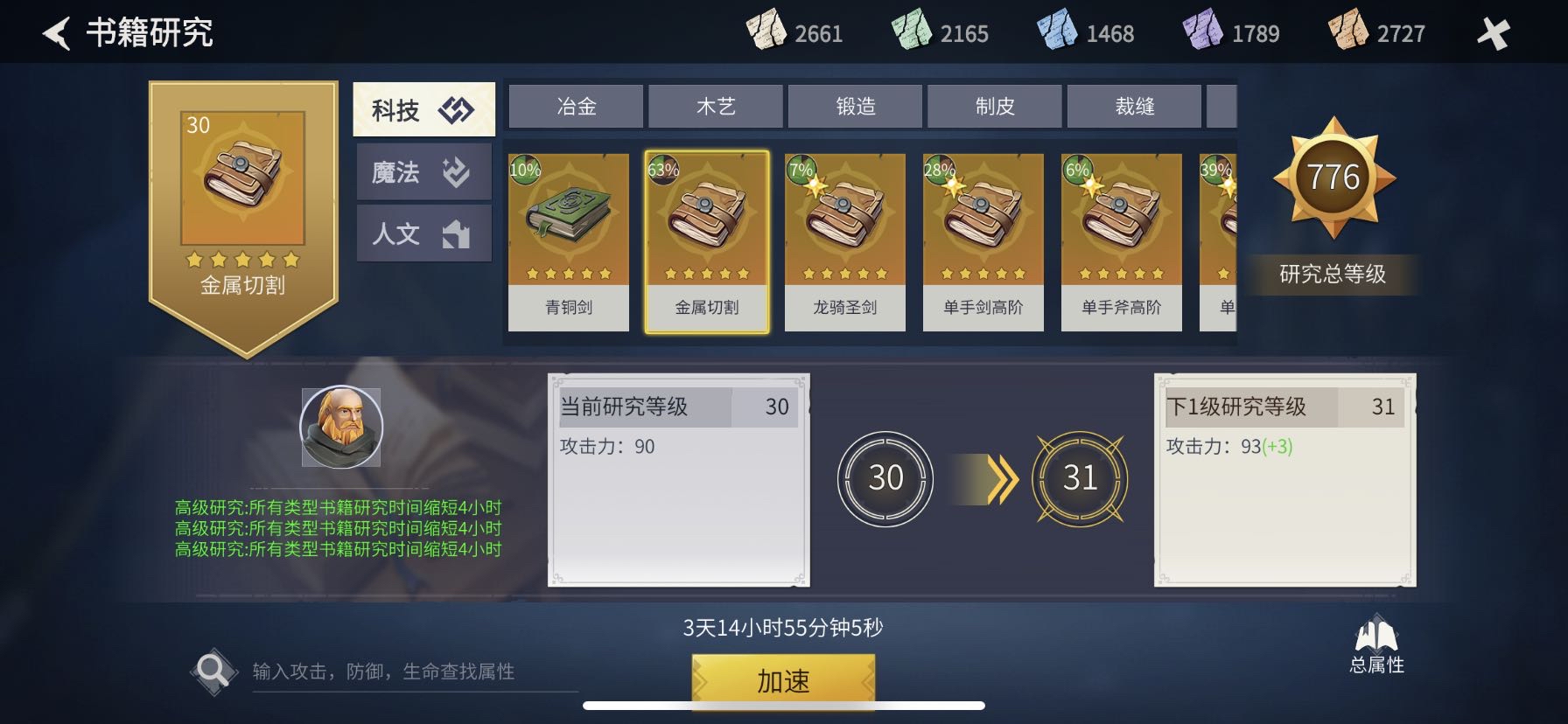Image resolution: width=1568 pixels, height=724 pixels.
Task: Select the 冶金 sub-tab
Action: 576,107
